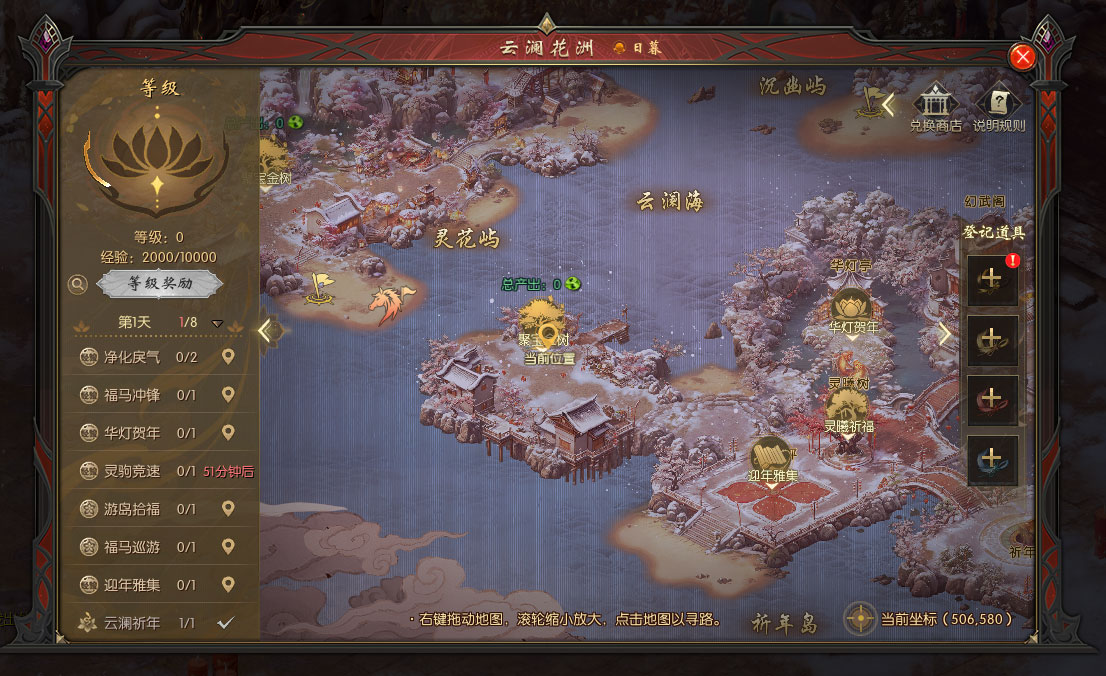Open the 兑换商店 exchange shop
The image size is (1106, 676).
click(x=935, y=106)
